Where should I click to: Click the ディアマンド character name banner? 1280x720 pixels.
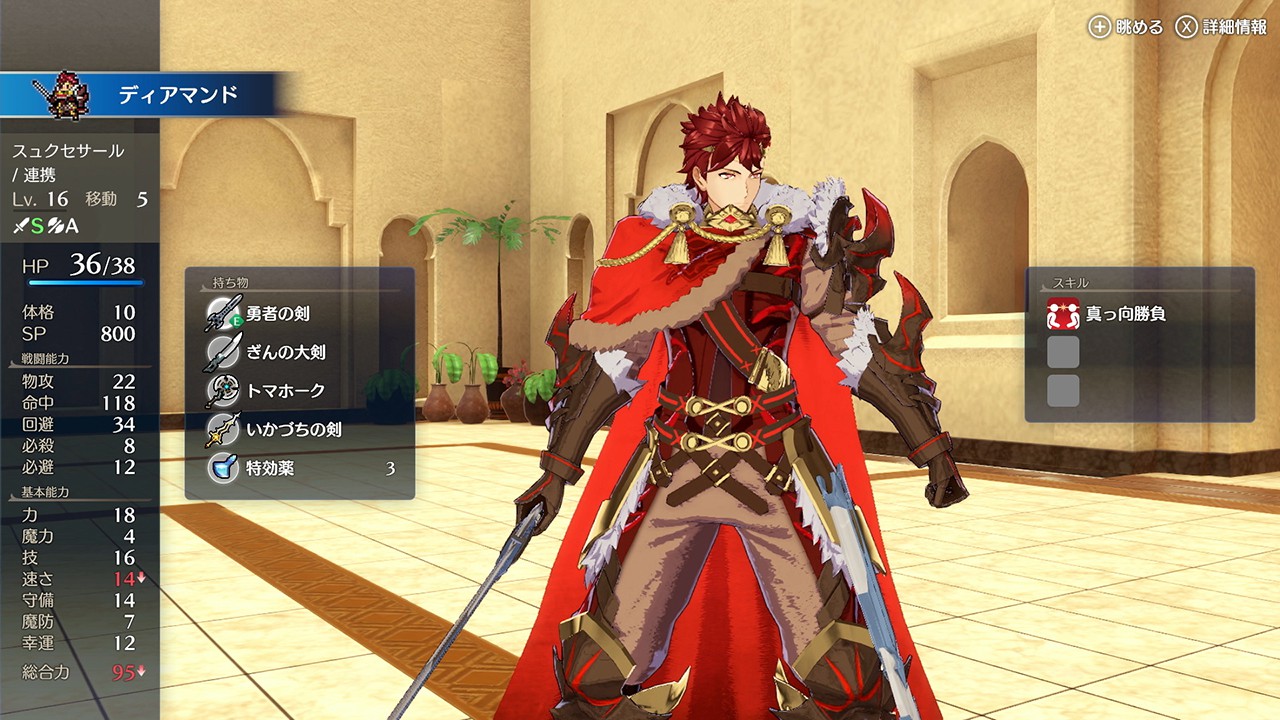pos(178,96)
